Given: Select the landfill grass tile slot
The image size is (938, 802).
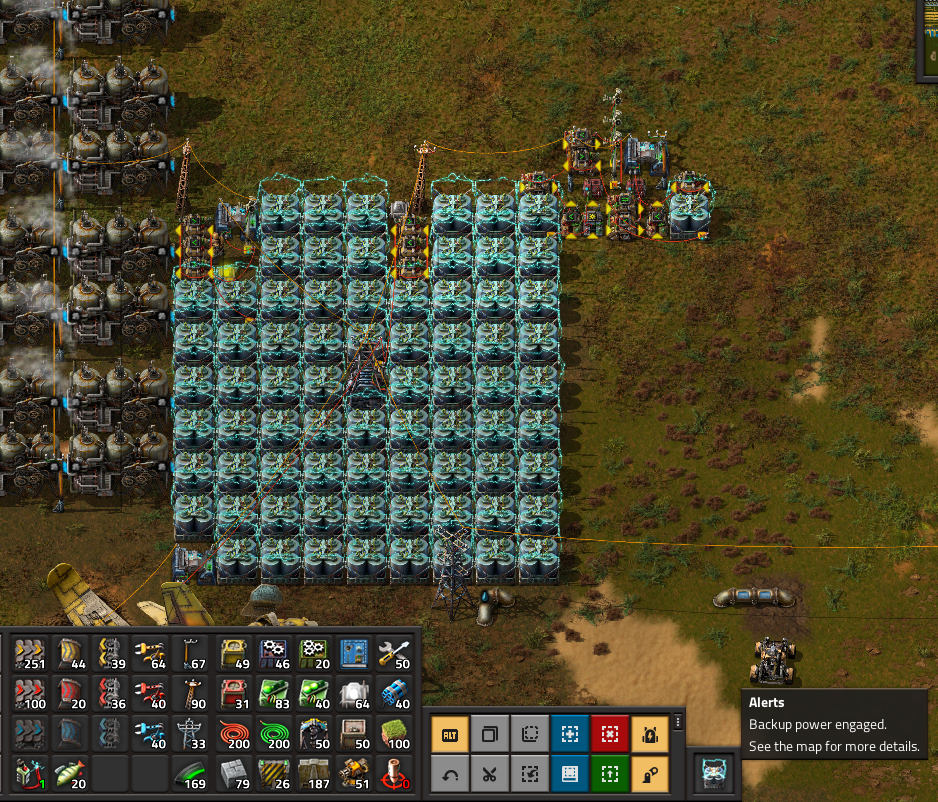Looking at the screenshot, I should (x=397, y=734).
